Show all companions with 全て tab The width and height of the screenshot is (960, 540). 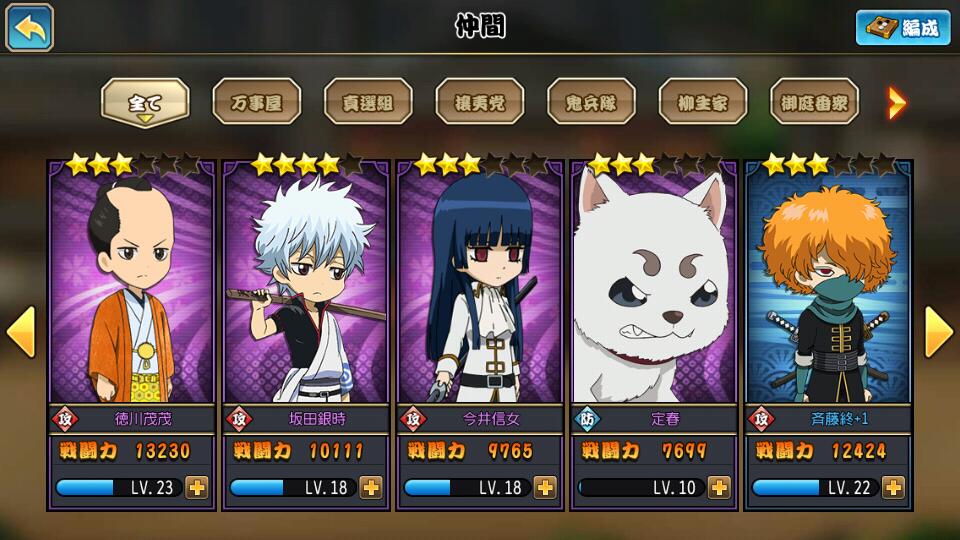(145, 102)
